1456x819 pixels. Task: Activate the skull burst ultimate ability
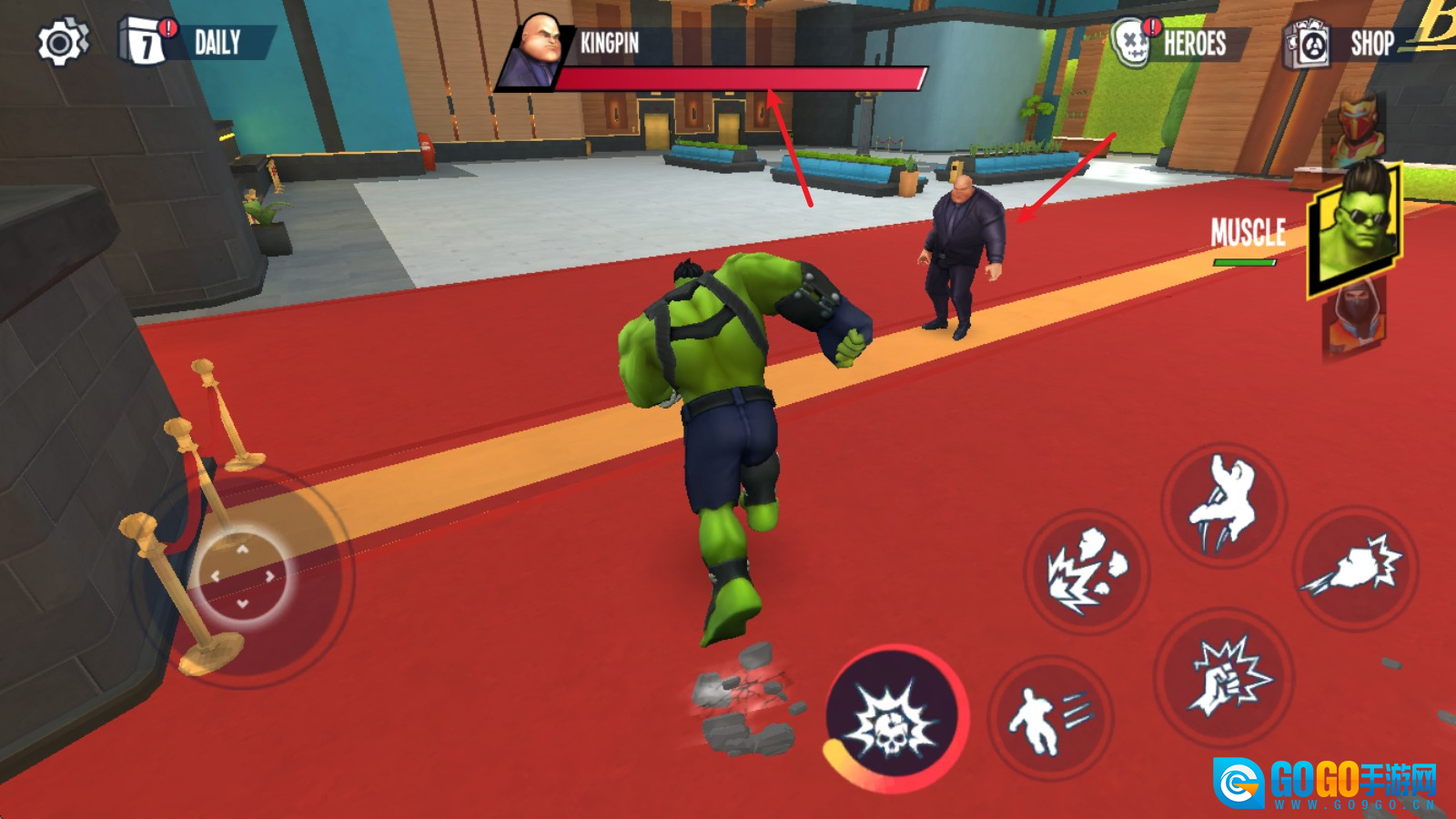(895, 720)
